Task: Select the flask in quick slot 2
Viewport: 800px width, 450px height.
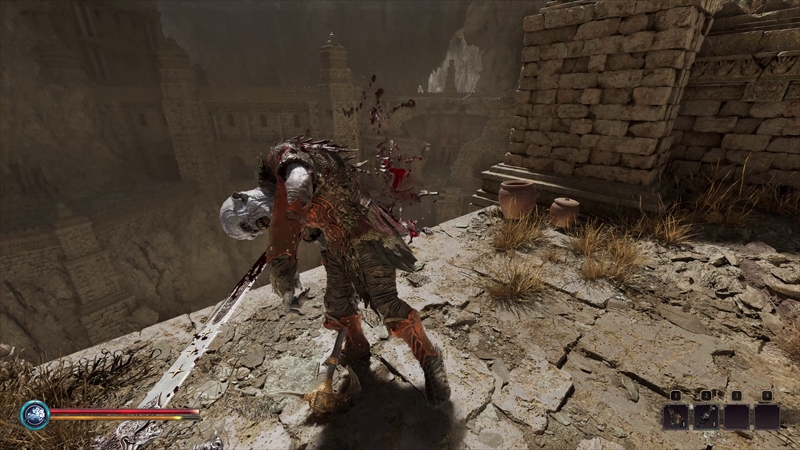Action: pyautogui.click(x=706, y=416)
